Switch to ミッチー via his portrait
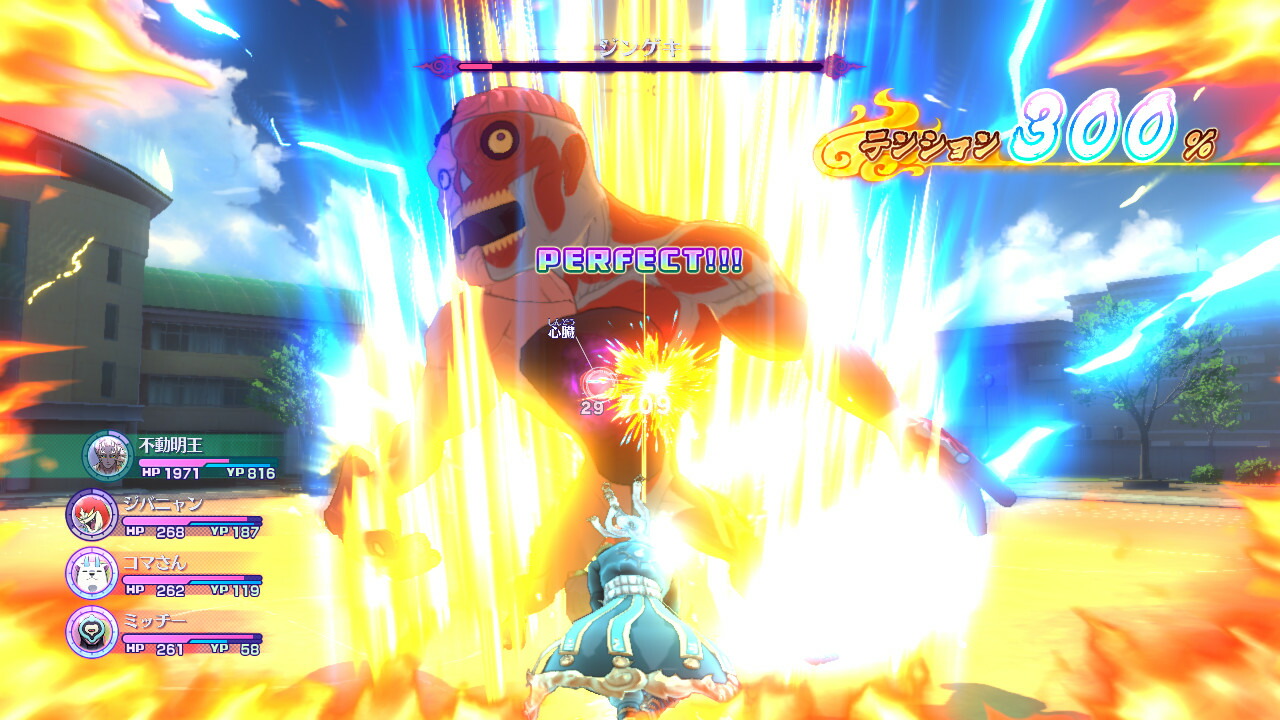 (x=91, y=631)
